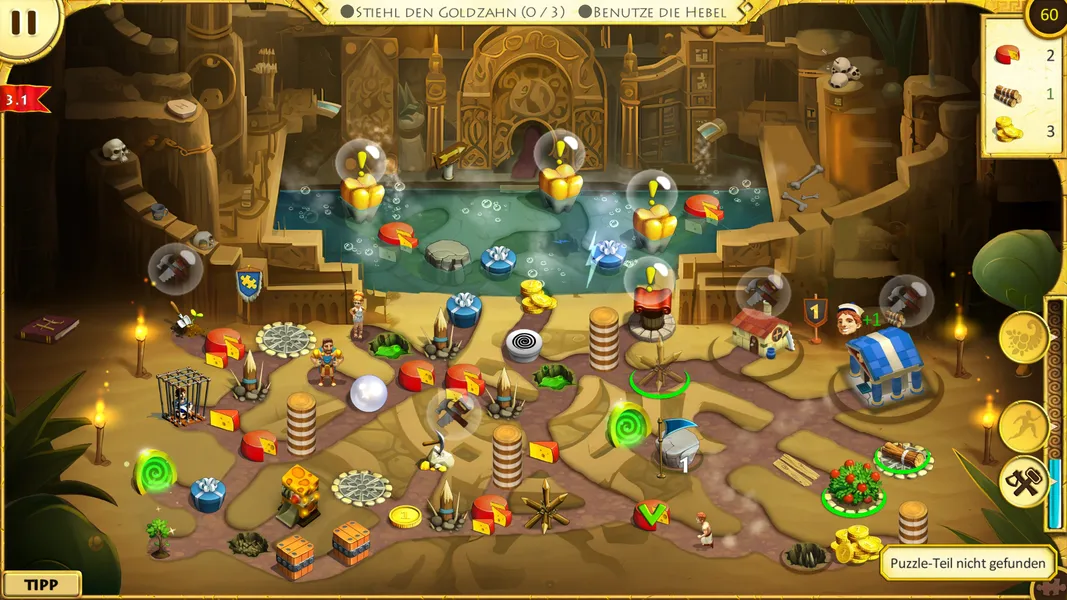1067x600 pixels.
Task: Activate the cornucopia resource bonus
Action: [x=1024, y=338]
